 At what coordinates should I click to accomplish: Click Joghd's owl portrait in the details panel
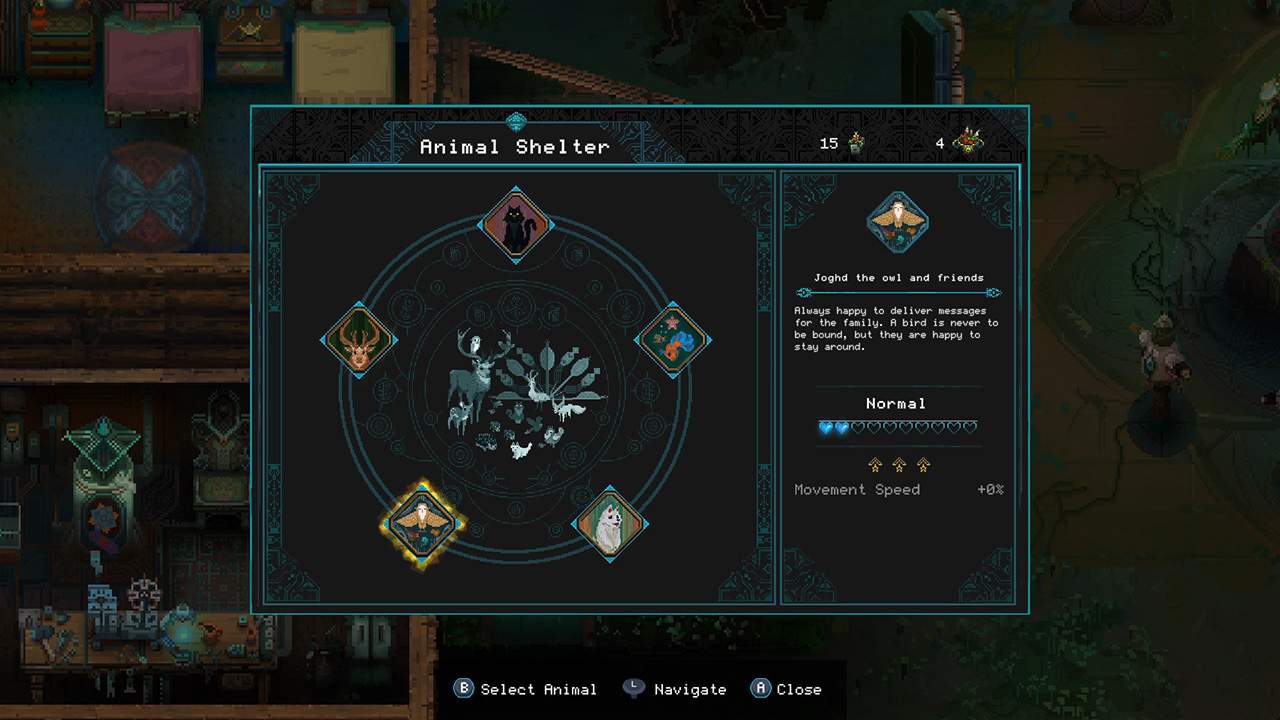pos(896,222)
